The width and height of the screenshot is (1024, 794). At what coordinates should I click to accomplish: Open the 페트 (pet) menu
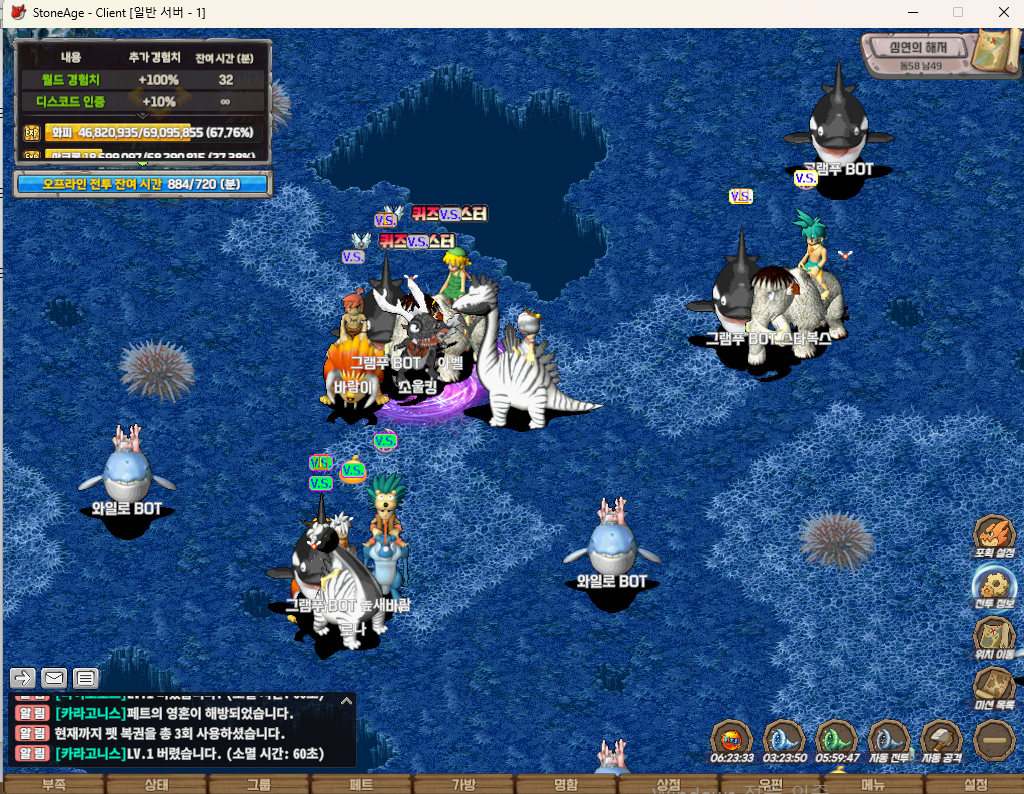point(361,784)
